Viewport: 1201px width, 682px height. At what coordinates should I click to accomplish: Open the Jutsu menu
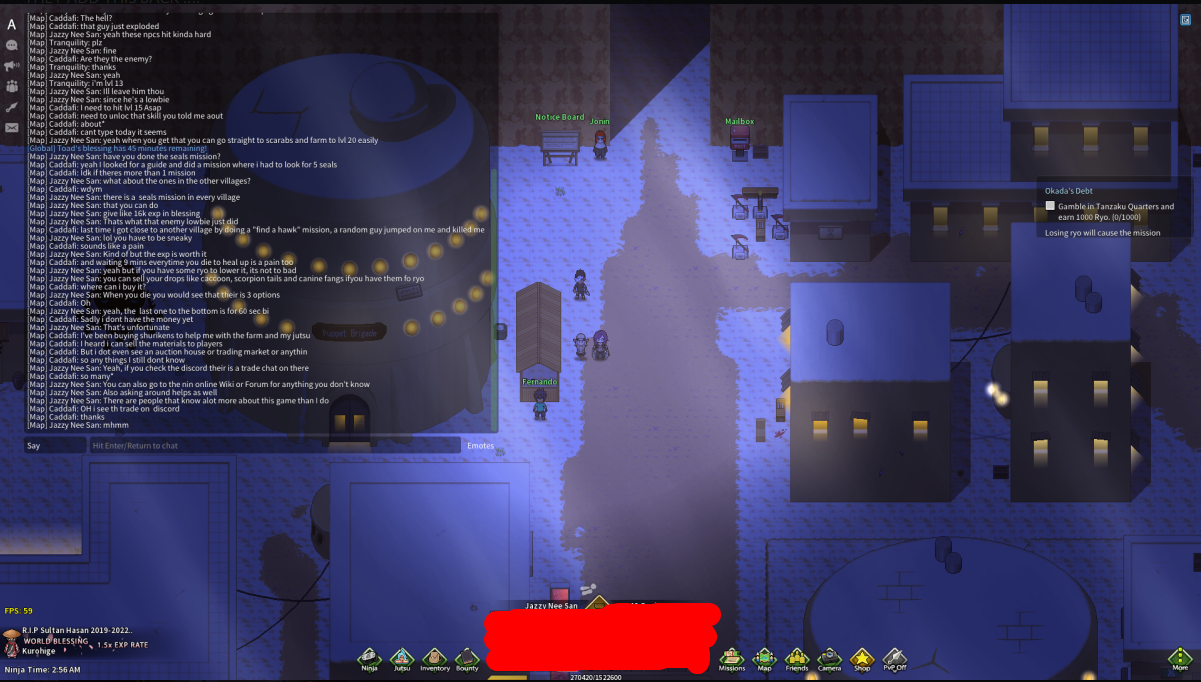[402, 657]
